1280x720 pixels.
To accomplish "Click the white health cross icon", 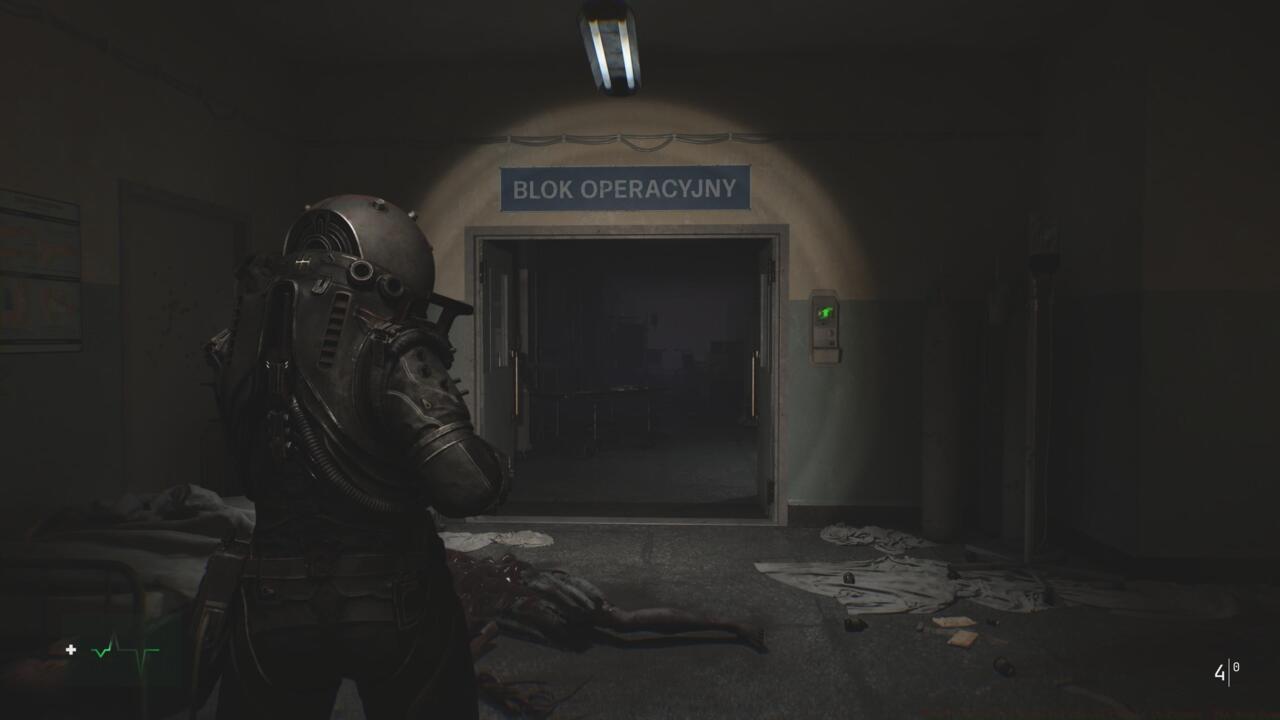I will (70, 650).
